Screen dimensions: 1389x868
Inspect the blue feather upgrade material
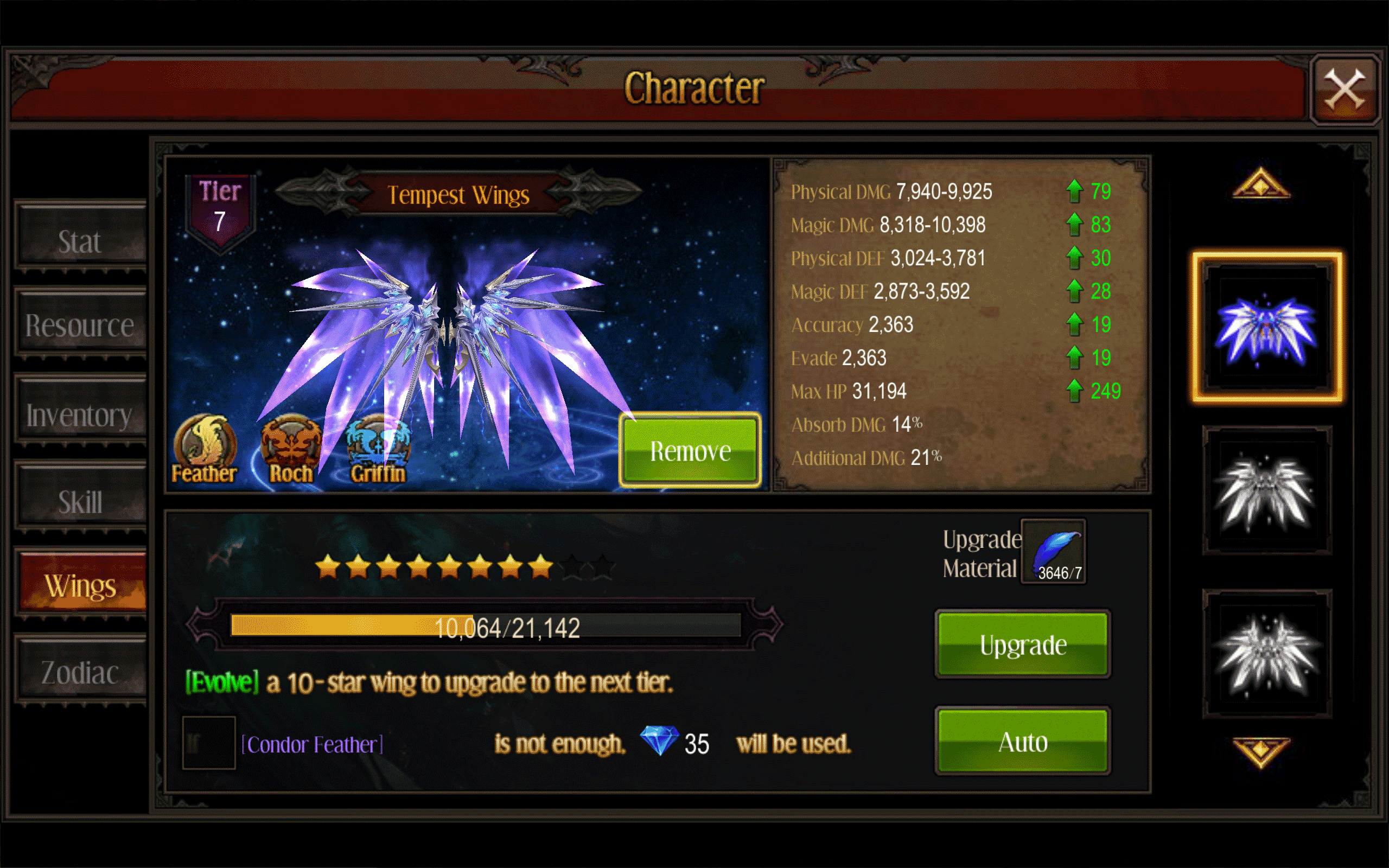(1053, 552)
